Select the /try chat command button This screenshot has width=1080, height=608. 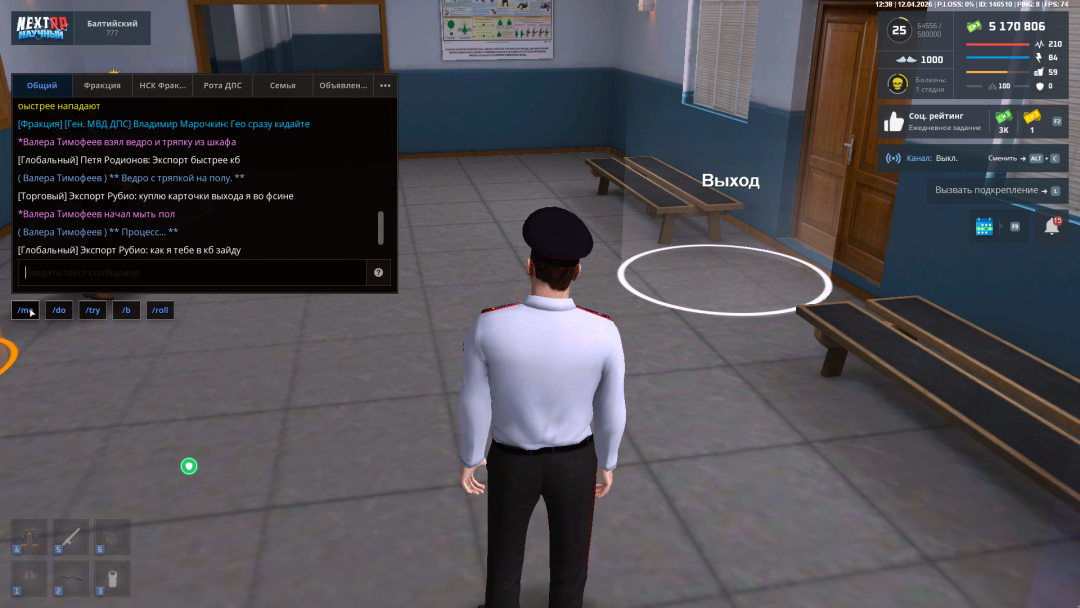(93, 310)
